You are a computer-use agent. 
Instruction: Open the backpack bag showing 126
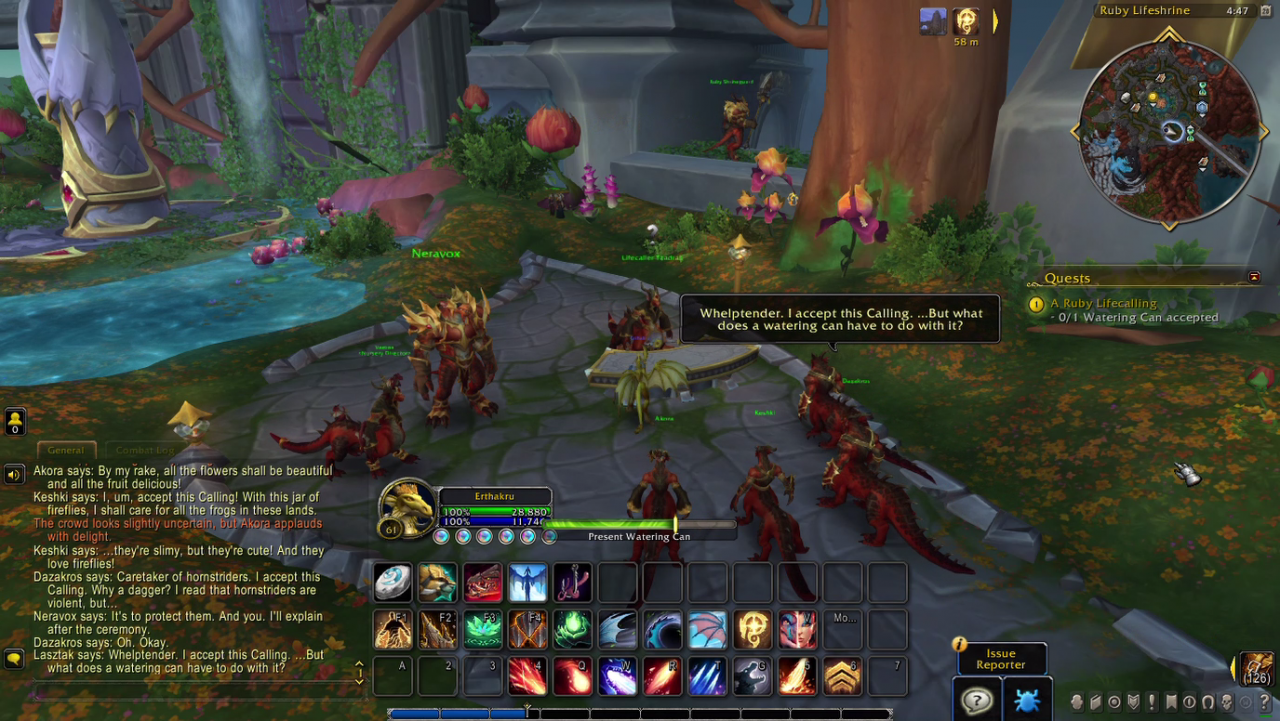(x=1257, y=669)
